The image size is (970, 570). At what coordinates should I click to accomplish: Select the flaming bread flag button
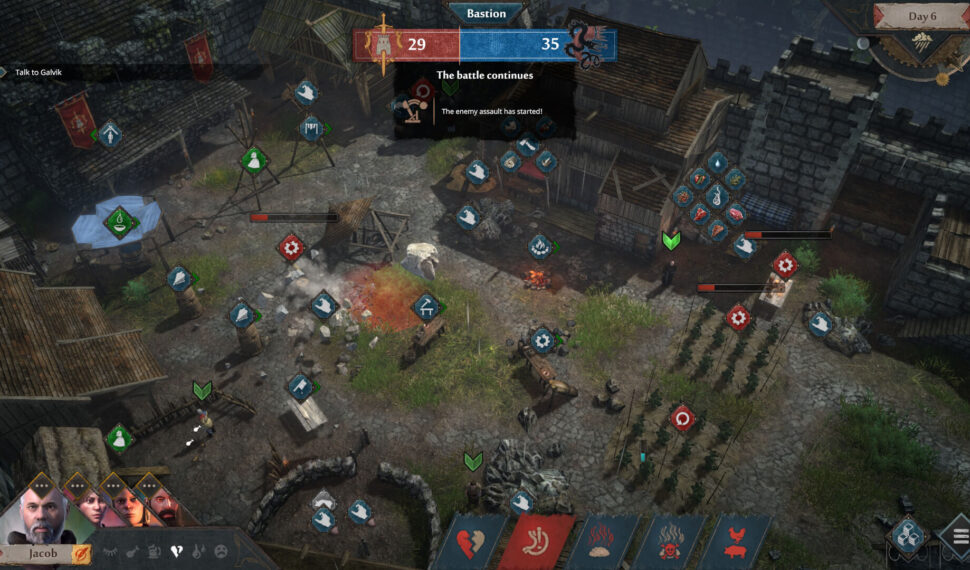[x=603, y=542]
